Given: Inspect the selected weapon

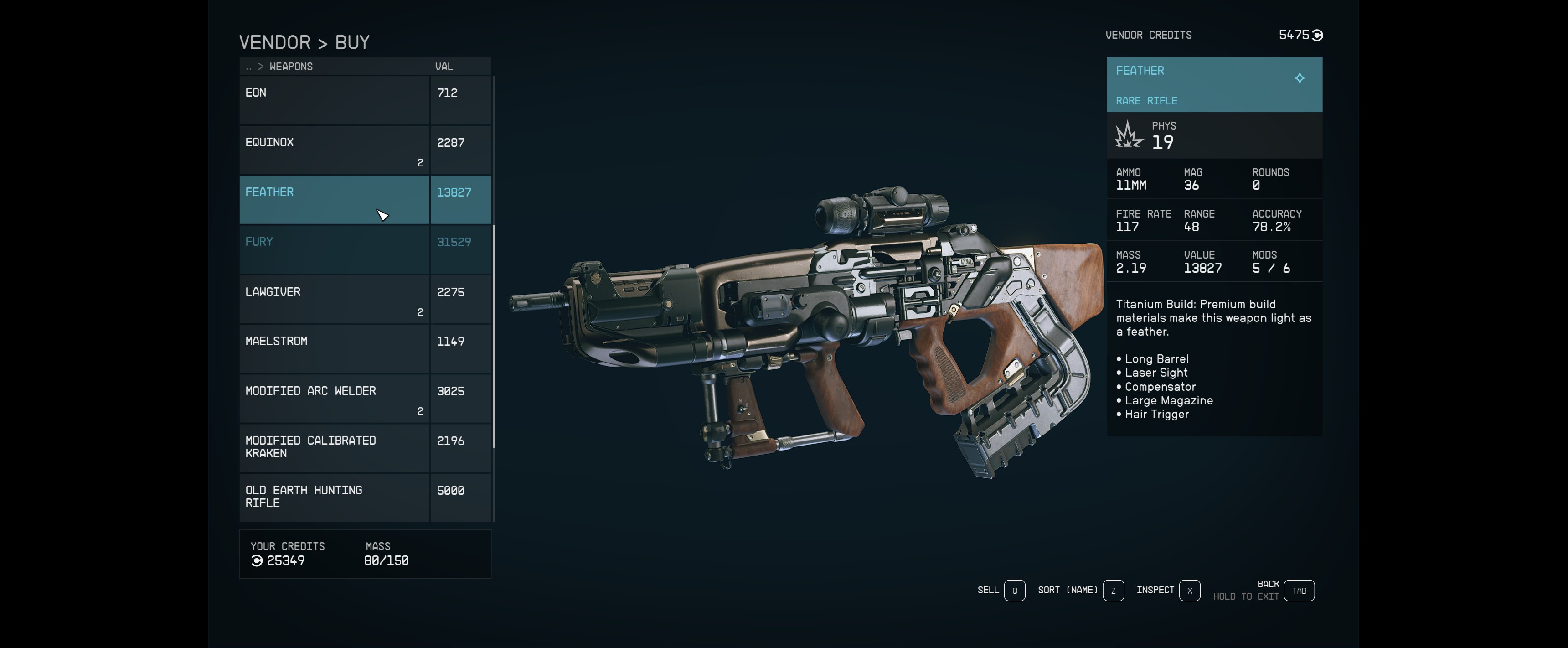Looking at the screenshot, I should click(1189, 590).
